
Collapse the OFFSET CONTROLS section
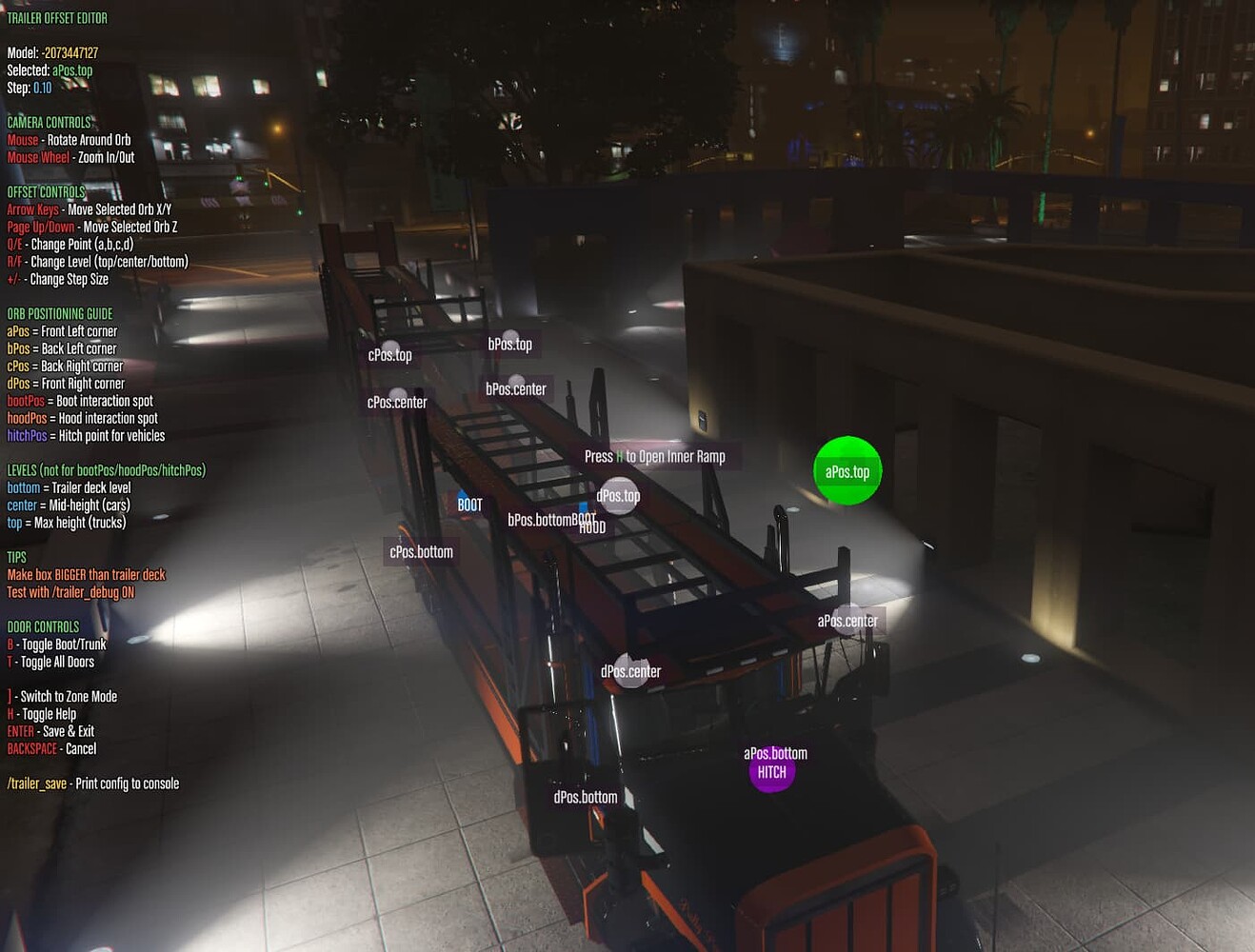pyautogui.click(x=45, y=191)
